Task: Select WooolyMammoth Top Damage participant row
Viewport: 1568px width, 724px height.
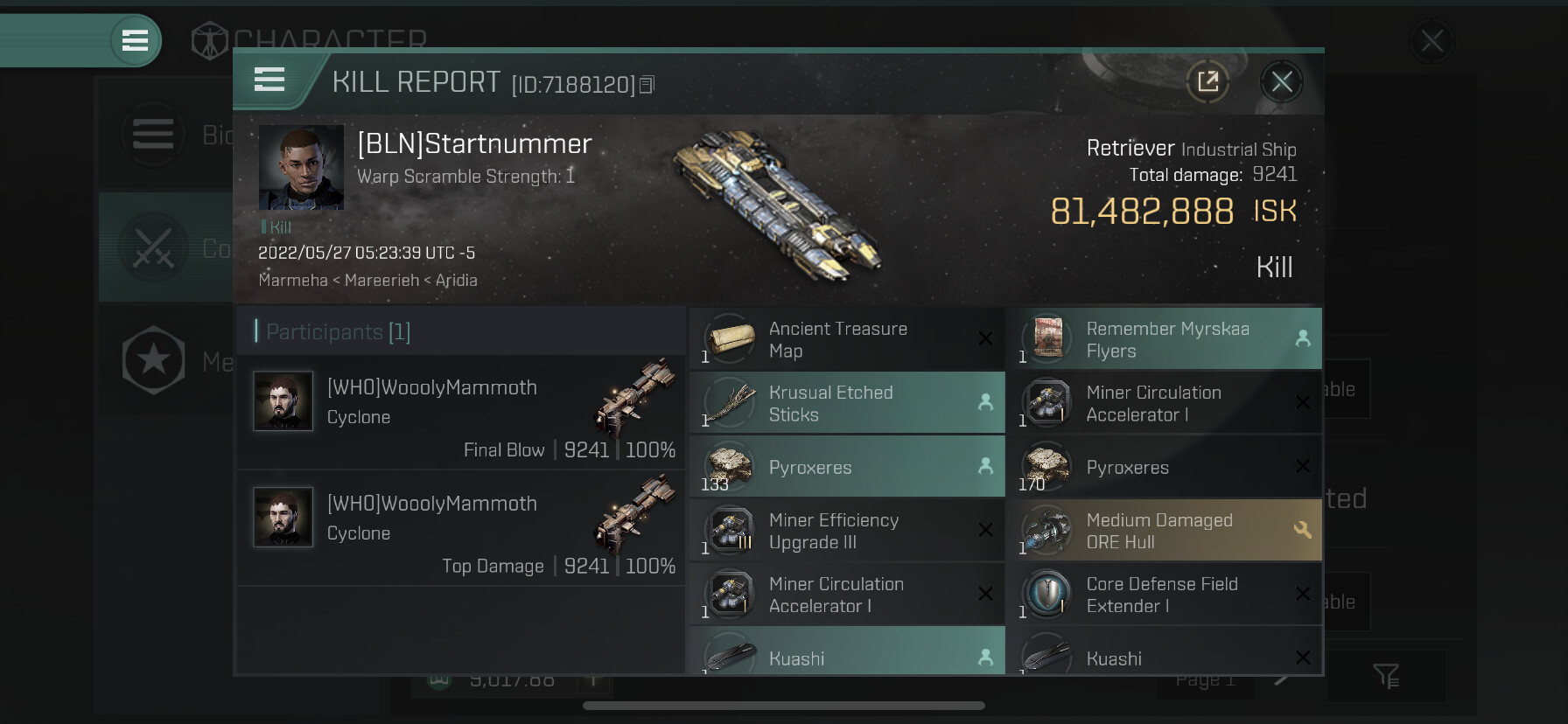Action: (x=461, y=528)
